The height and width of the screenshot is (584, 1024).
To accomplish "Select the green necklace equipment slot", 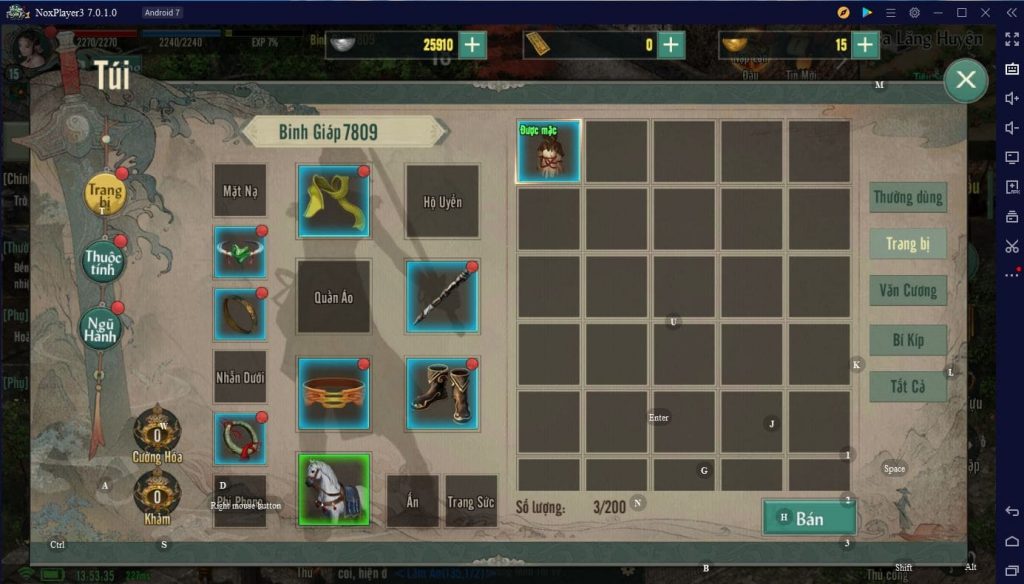I will (240, 252).
